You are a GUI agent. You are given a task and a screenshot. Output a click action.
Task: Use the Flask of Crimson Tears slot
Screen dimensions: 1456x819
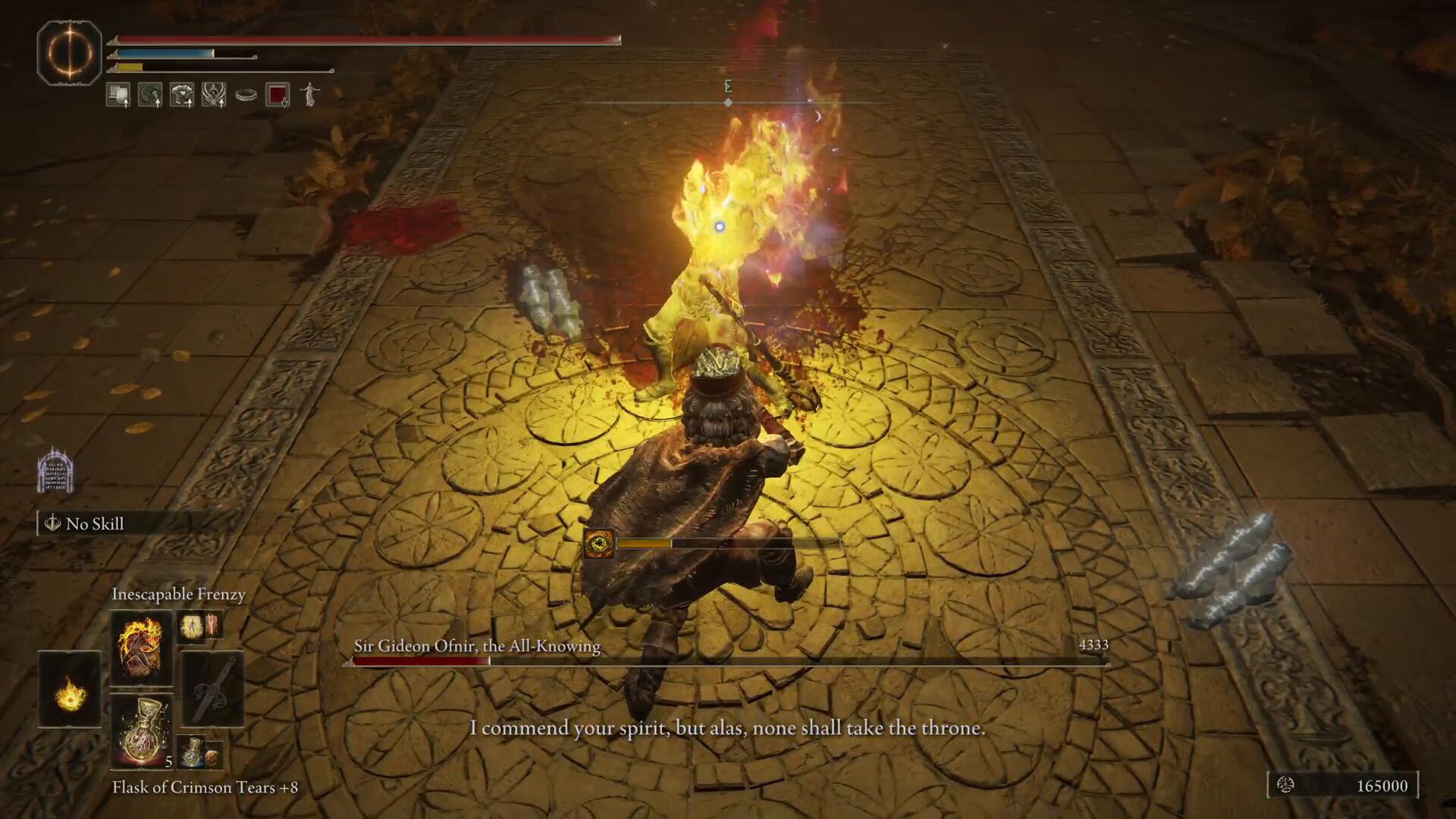(141, 731)
